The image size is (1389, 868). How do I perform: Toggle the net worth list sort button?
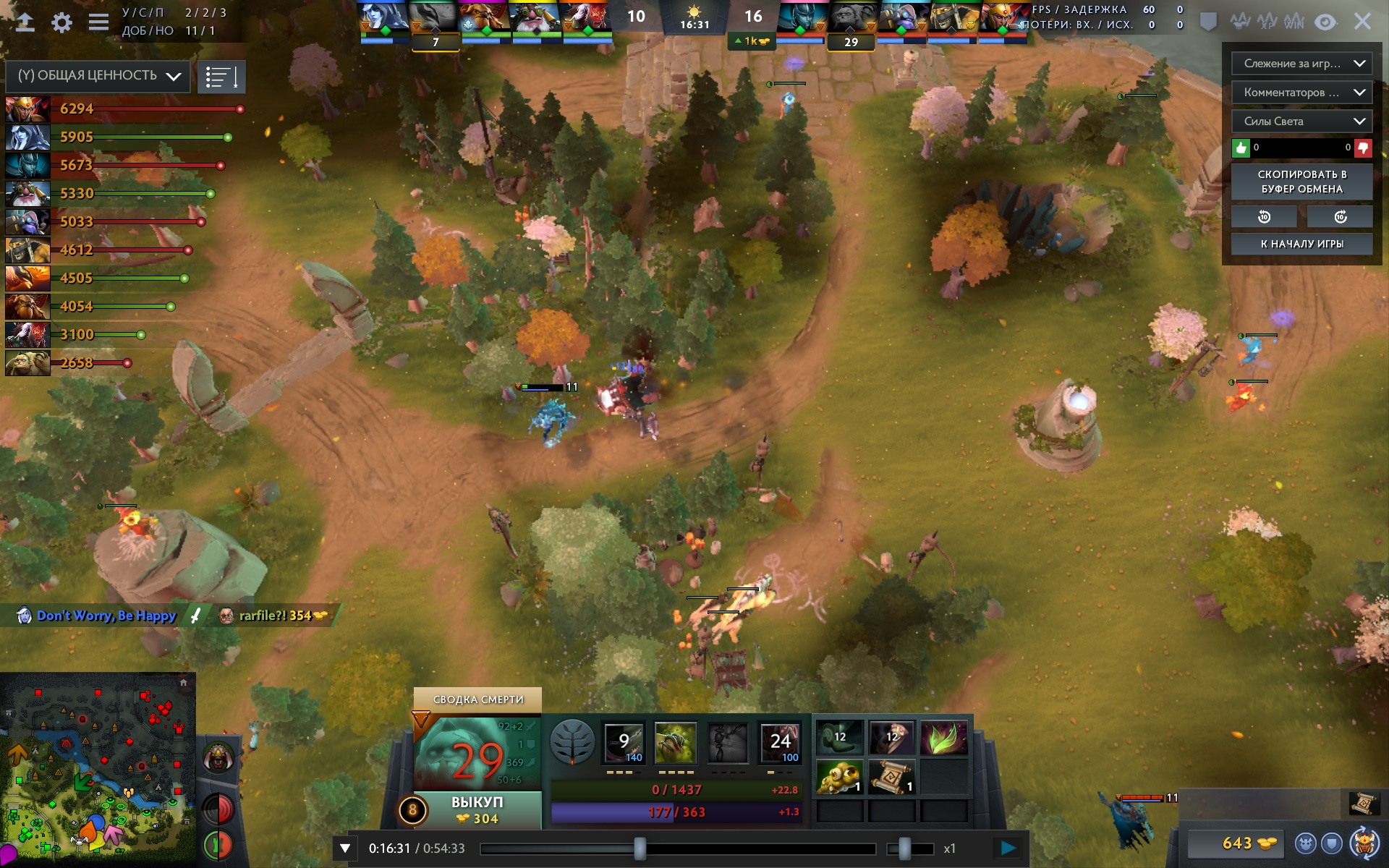[221, 77]
